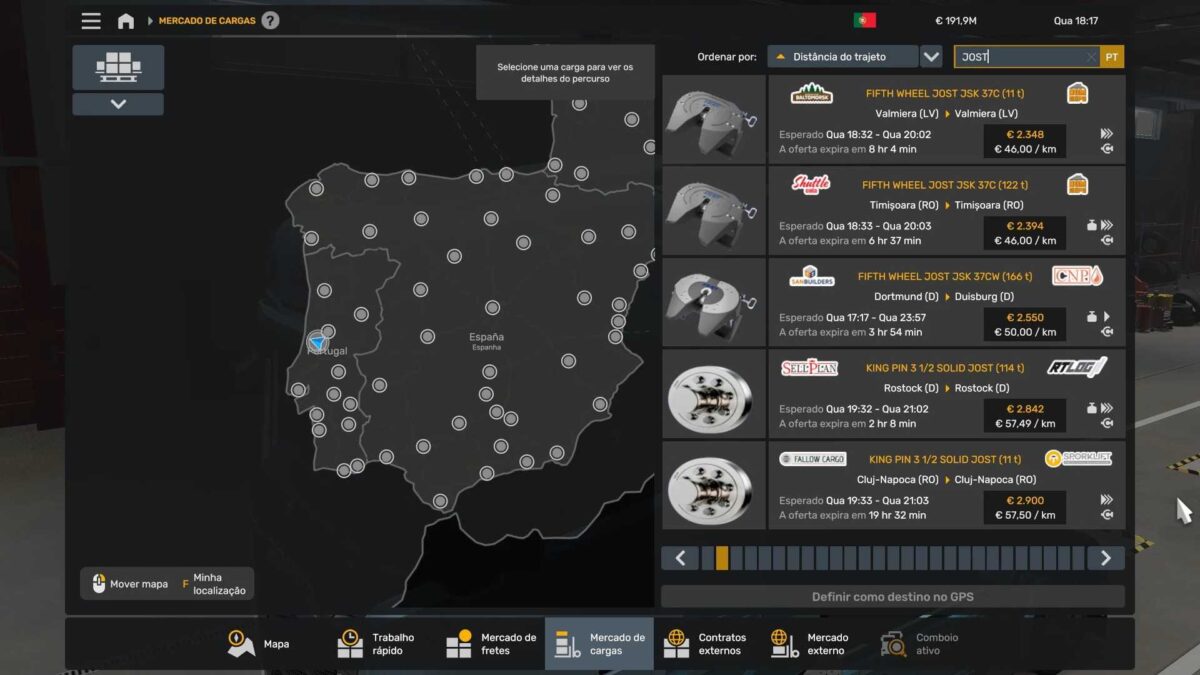
Task: Pick the Cluj-Napoca King Pin cargo offer
Action: pyautogui.click(x=945, y=486)
